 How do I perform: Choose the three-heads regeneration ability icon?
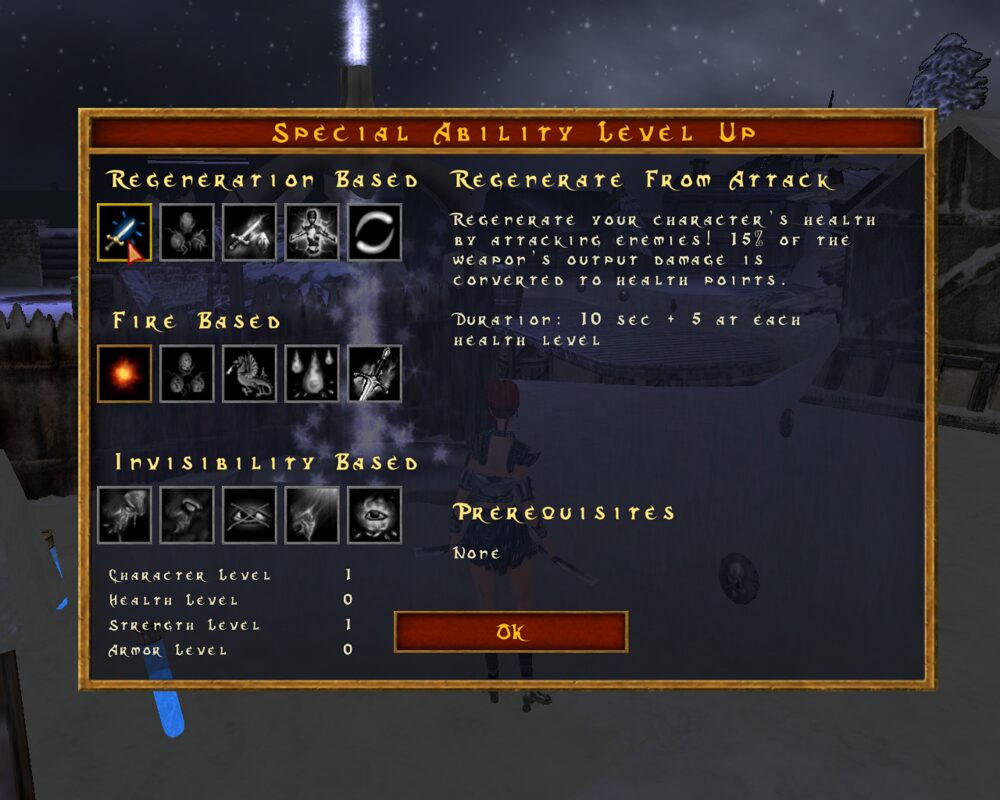click(x=187, y=232)
